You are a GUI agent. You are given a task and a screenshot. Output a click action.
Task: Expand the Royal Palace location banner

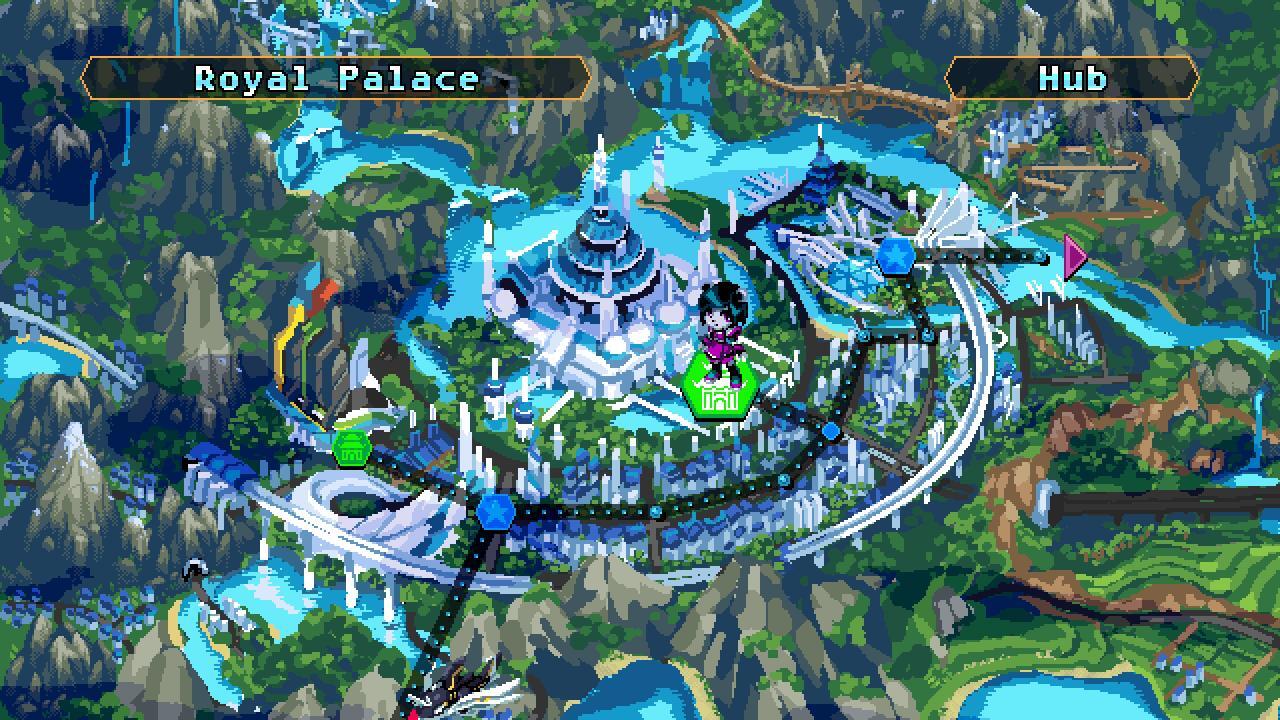(335, 79)
